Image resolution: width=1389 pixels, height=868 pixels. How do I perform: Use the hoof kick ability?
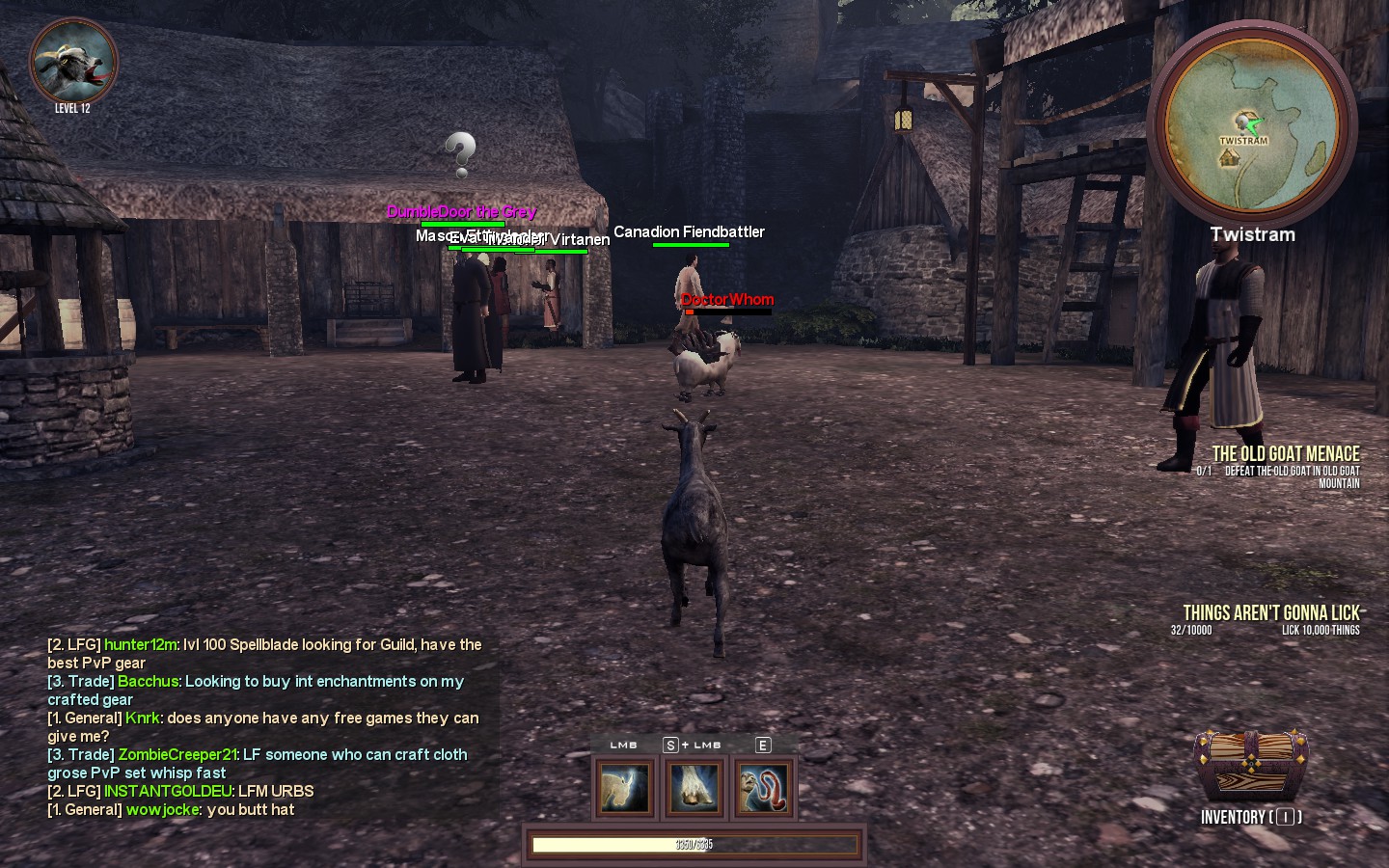[694, 787]
